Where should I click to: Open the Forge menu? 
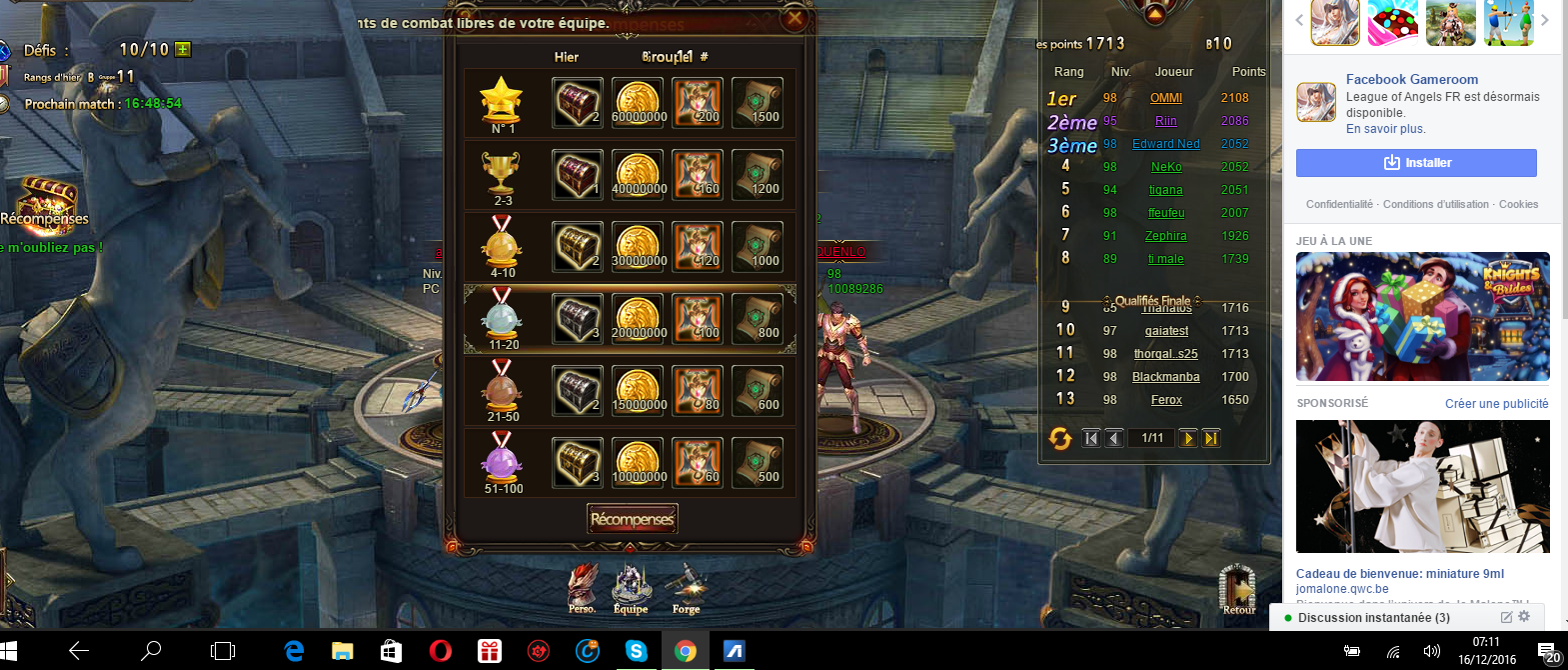pos(687,587)
